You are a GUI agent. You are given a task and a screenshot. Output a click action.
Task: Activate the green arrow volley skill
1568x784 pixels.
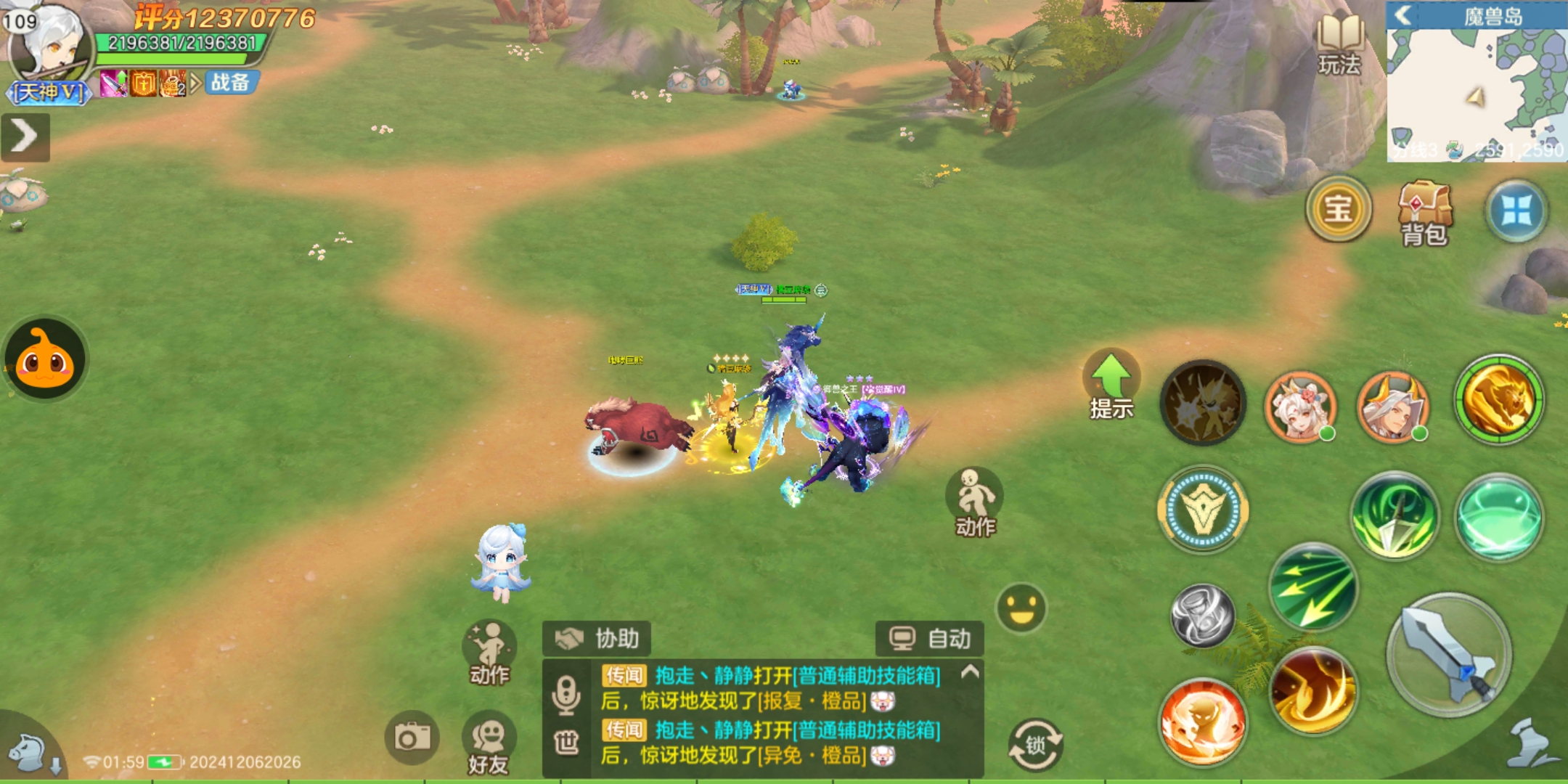[x=1312, y=588]
